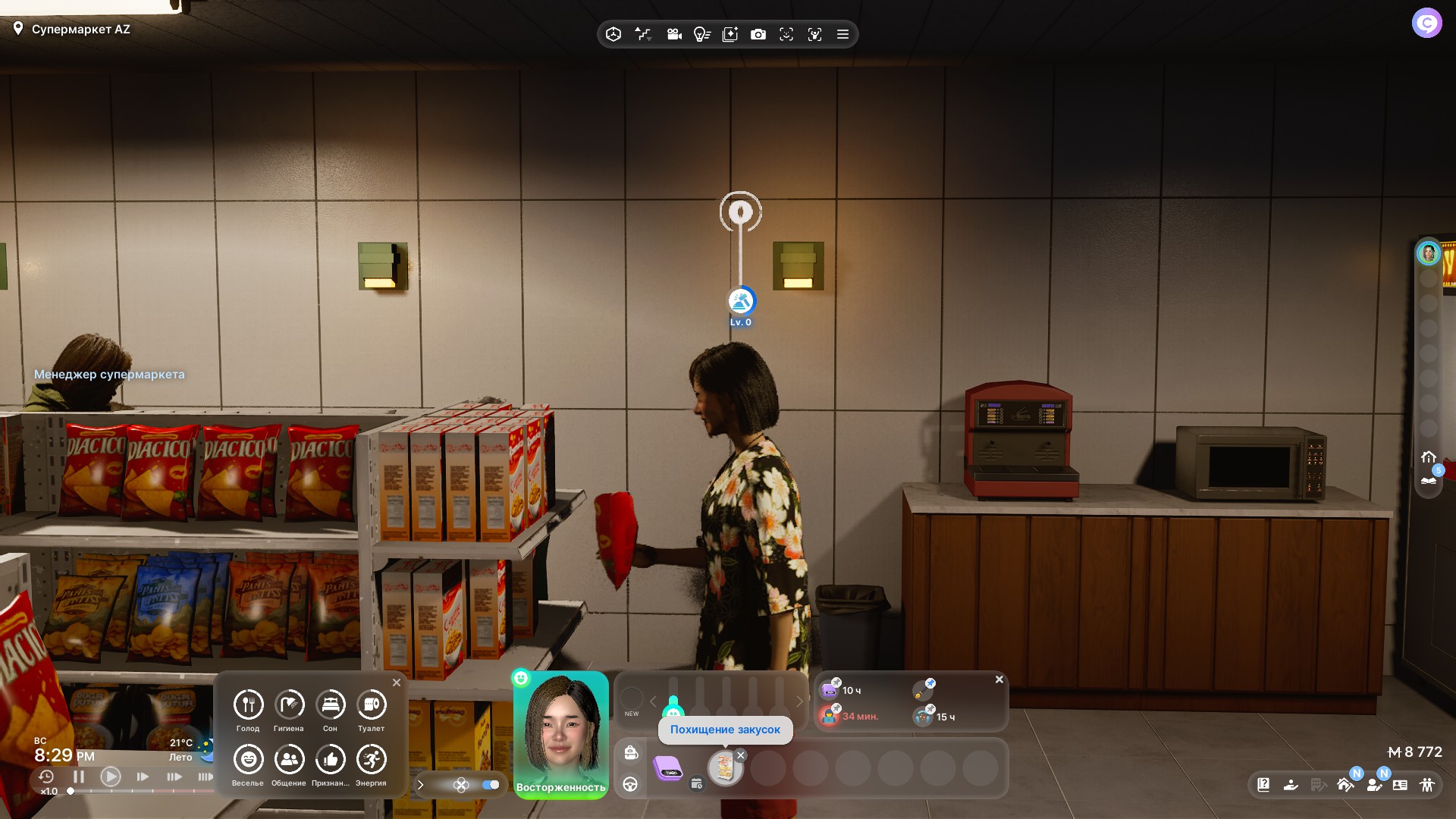Close the buffs timer panel
The width and height of the screenshot is (1456, 819).
[999, 679]
